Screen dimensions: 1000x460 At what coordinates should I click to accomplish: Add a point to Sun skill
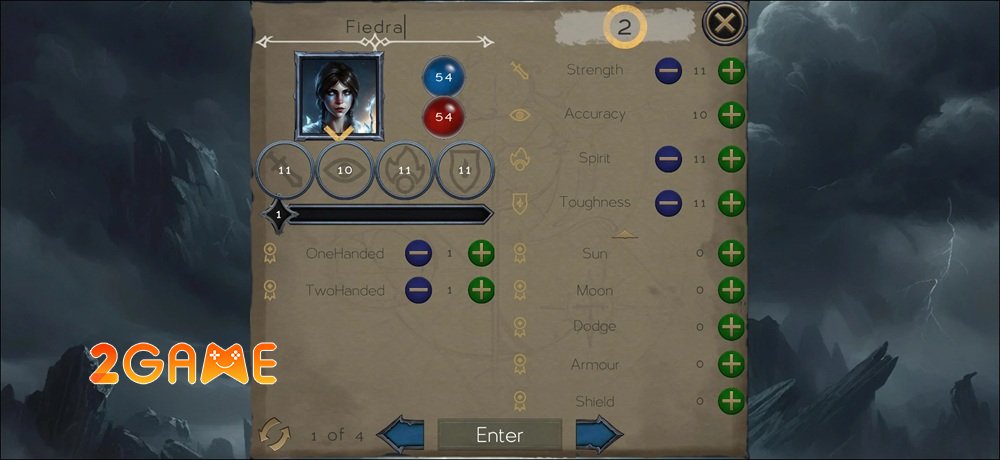coord(732,253)
